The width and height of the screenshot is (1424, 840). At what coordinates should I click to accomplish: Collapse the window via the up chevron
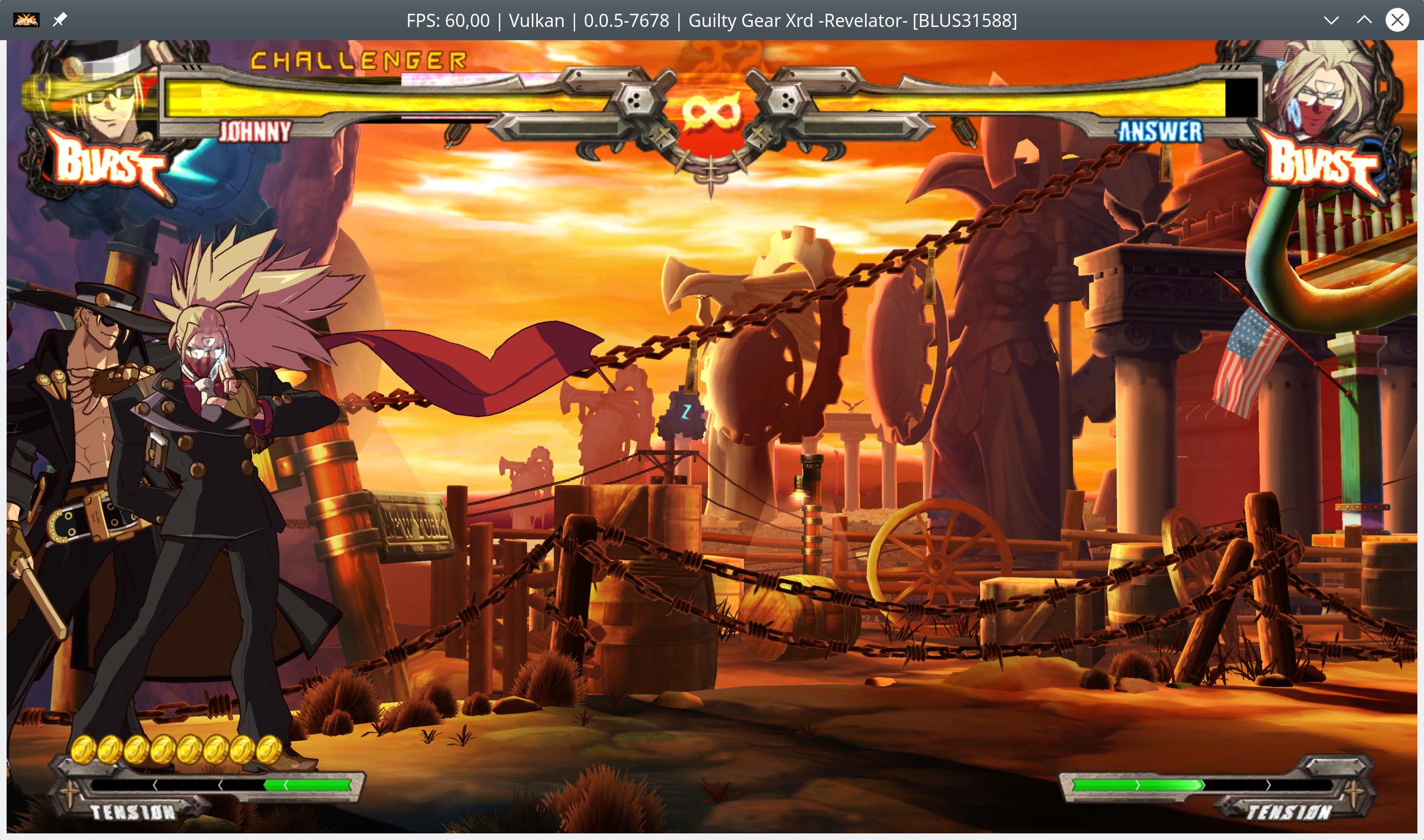1363,20
